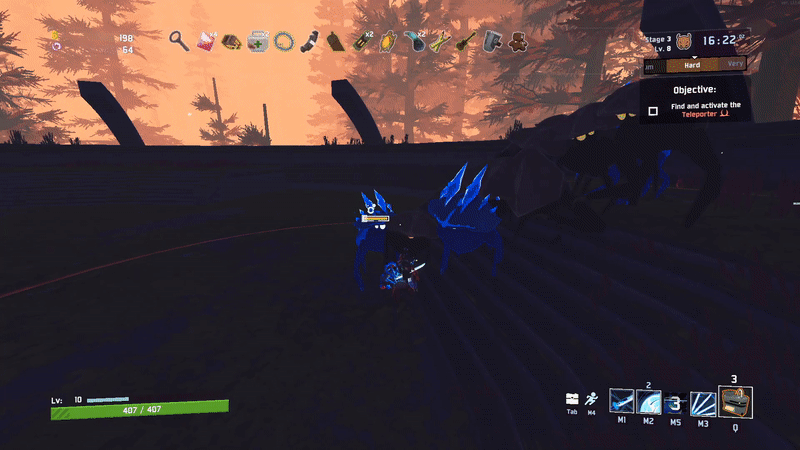This screenshot has width=800, height=450.
Task: Click the Teleporter objective checkbox
Action: click(x=653, y=111)
